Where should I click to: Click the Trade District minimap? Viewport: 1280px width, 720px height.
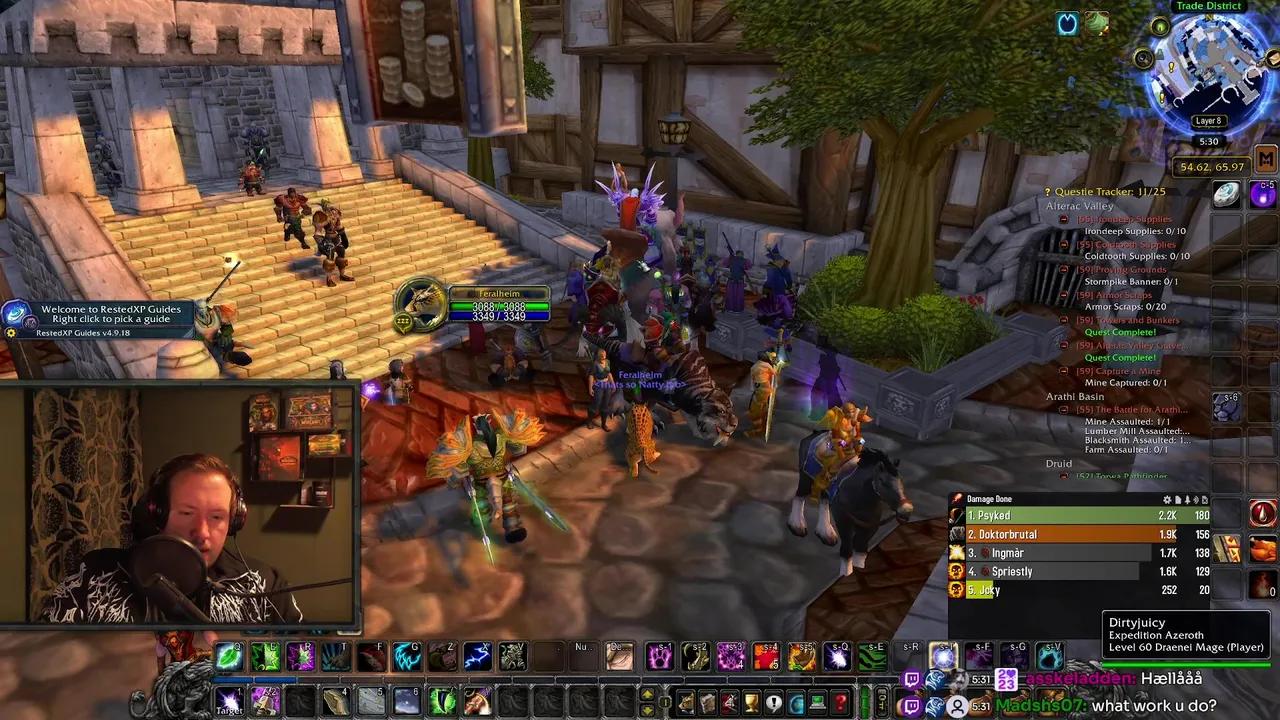click(x=1209, y=70)
